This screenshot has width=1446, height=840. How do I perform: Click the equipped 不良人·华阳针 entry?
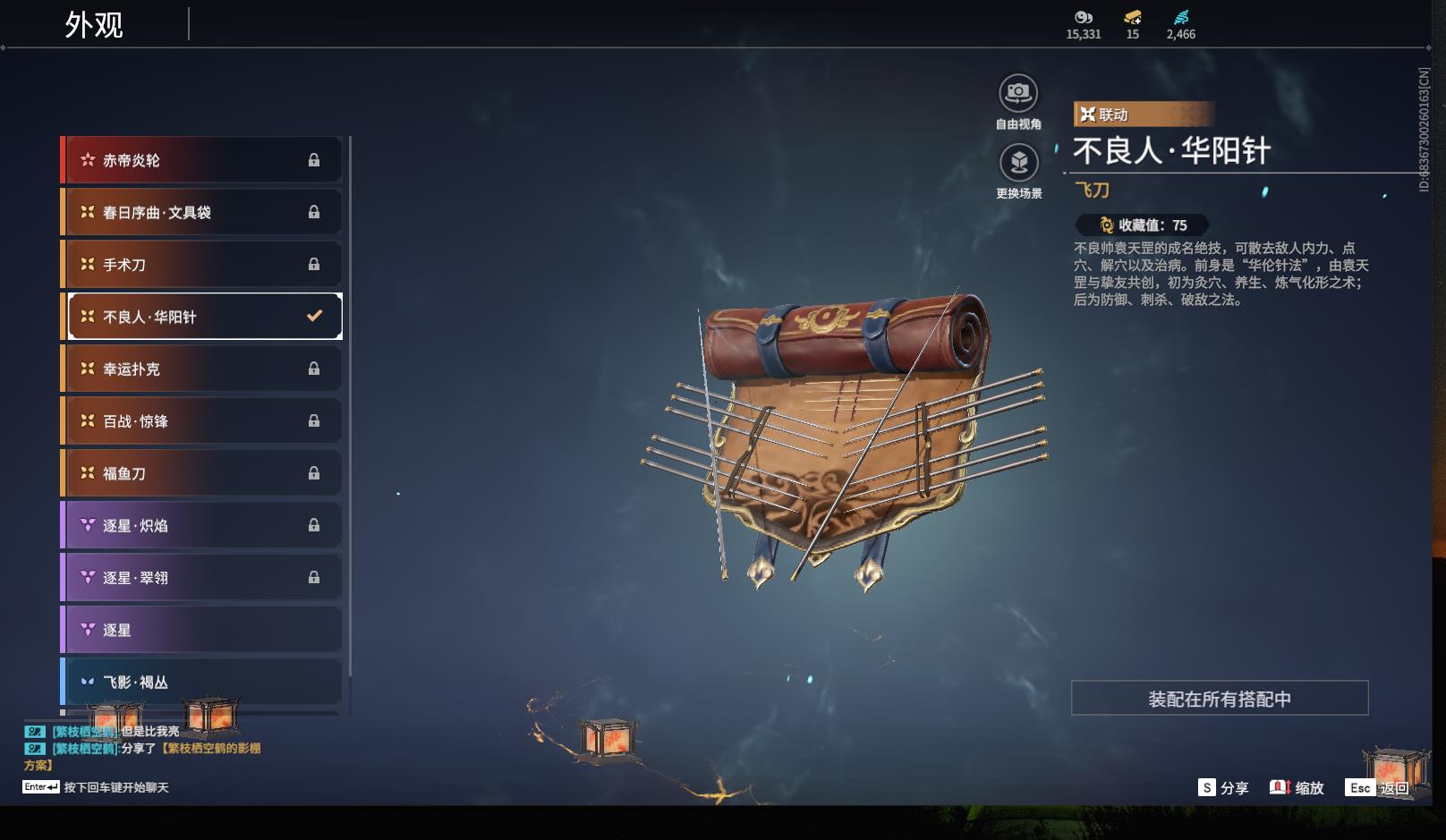(203, 317)
